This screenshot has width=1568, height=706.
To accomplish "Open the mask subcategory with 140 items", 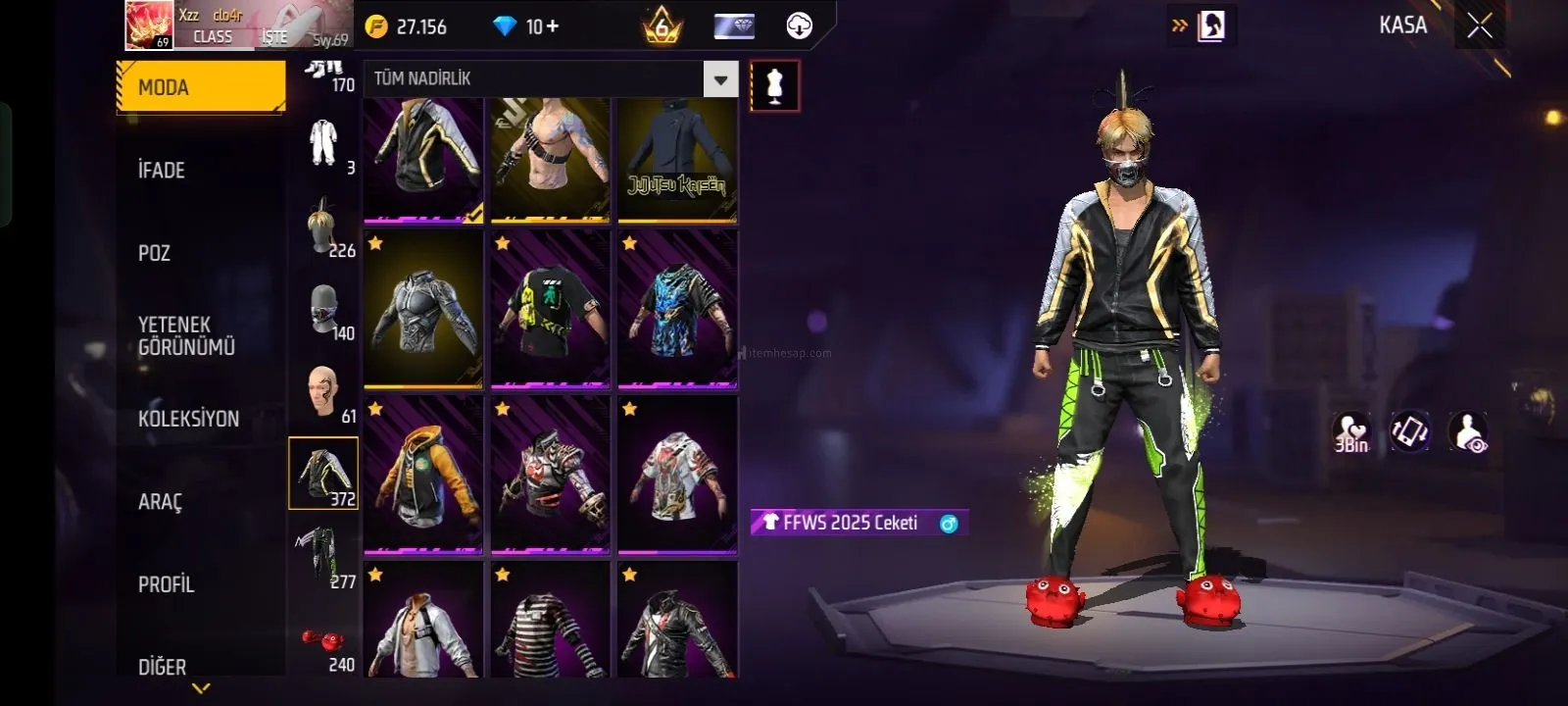I will point(324,311).
